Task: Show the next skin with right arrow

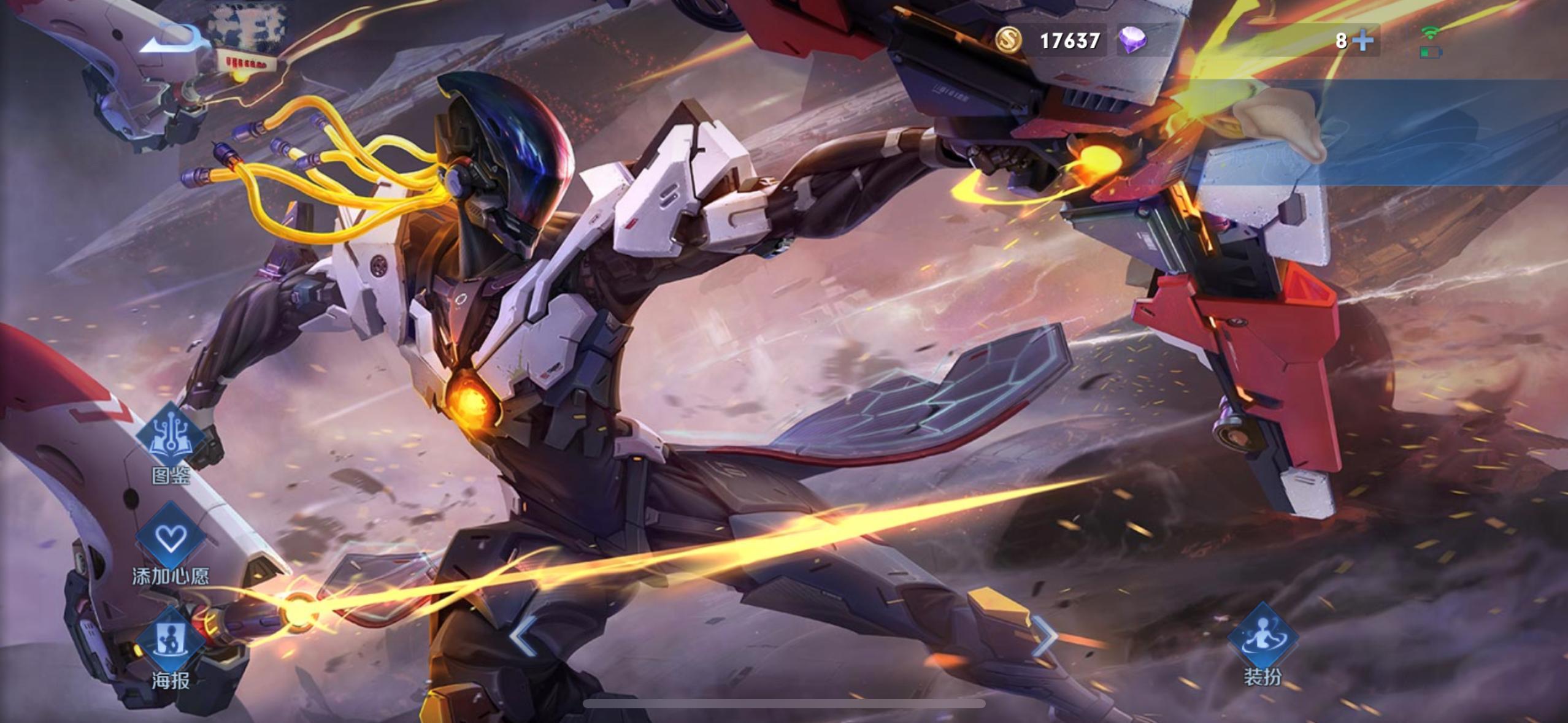Action: click(1045, 637)
